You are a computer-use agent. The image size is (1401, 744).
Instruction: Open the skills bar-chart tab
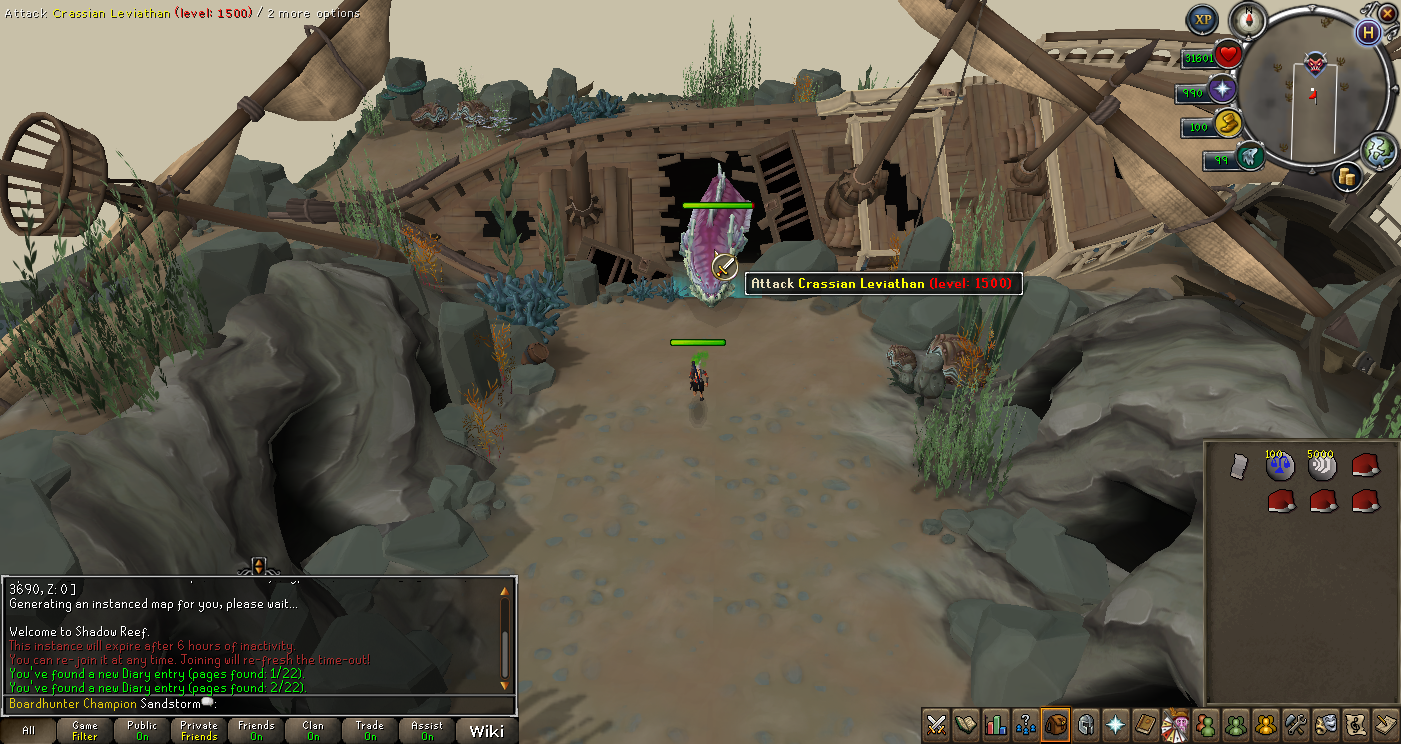[996, 724]
